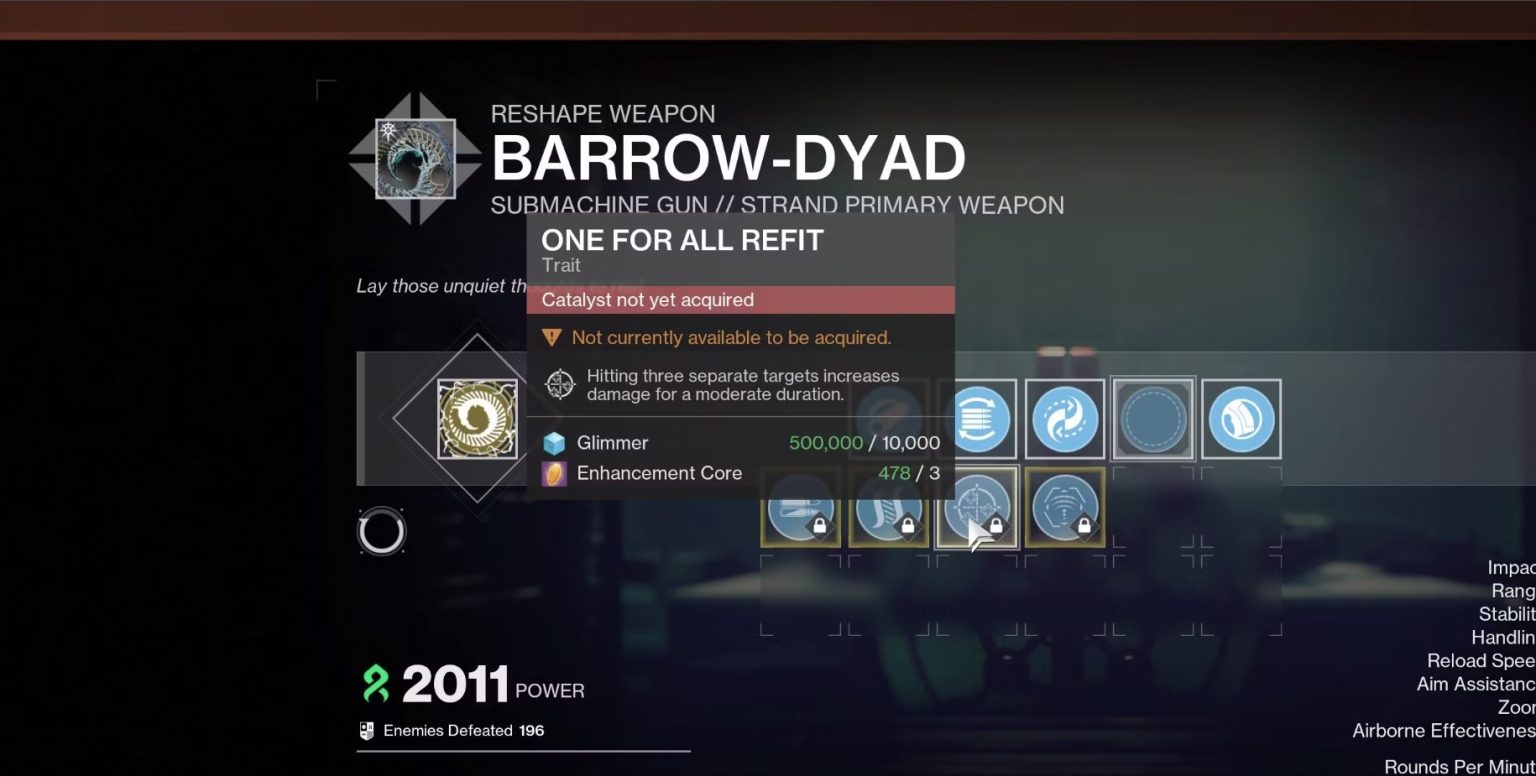The image size is (1536, 776).
Task: Click the blue Glimmer cube icon
Action: [x=554, y=442]
